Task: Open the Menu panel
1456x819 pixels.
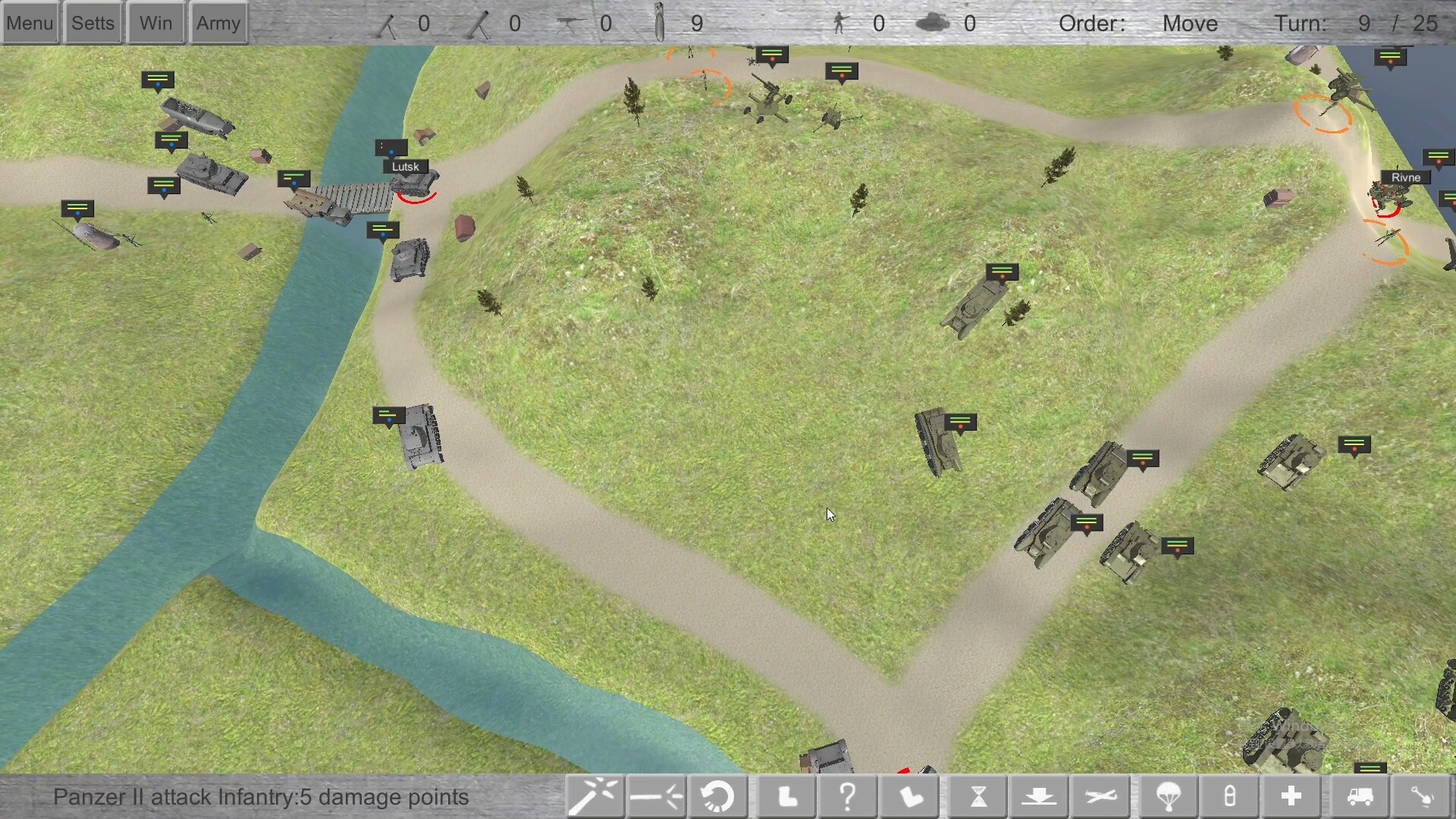Action: pos(30,22)
